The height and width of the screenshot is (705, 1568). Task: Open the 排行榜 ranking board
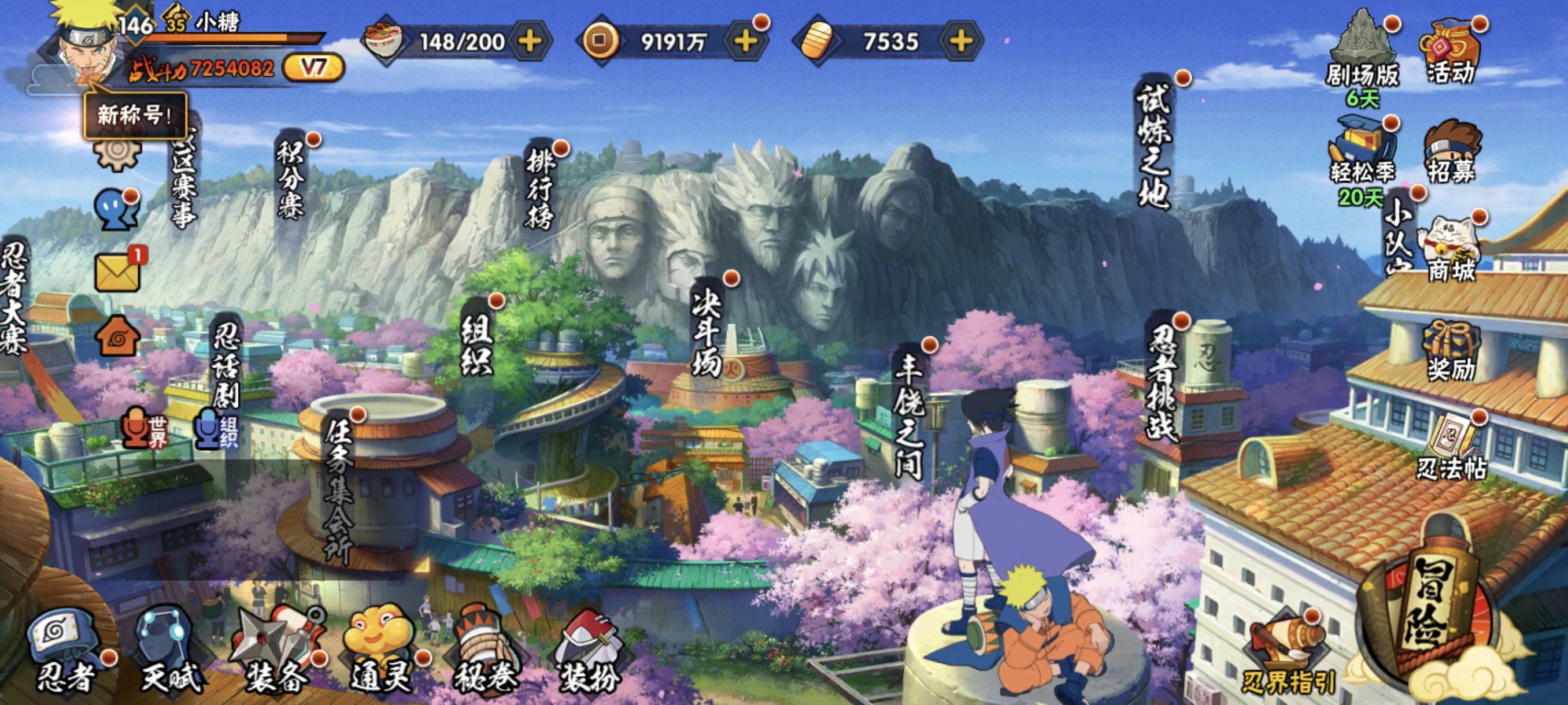[x=539, y=190]
